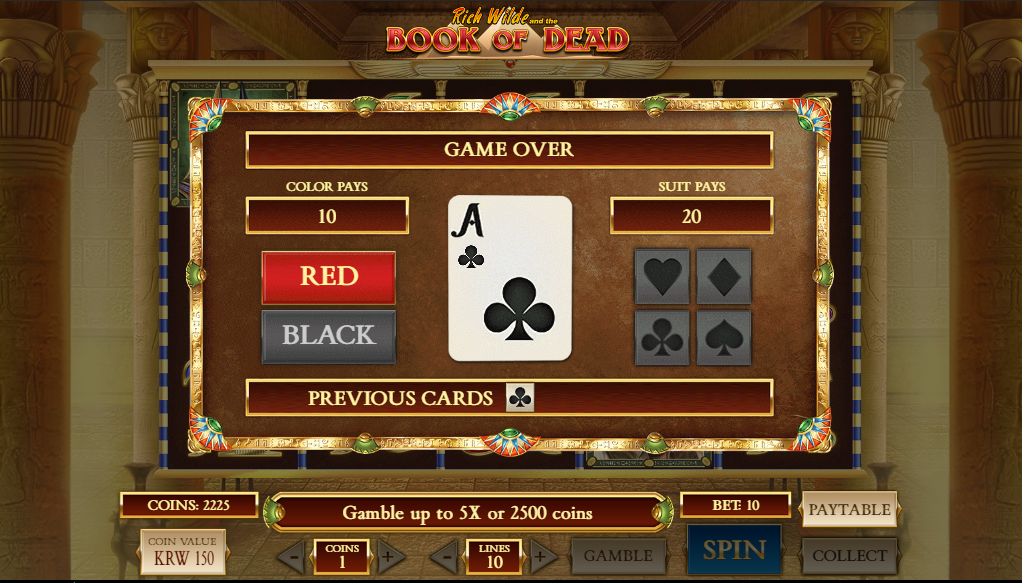The height and width of the screenshot is (583, 1022).
Task: Choose the RED color gamble button
Action: pos(328,276)
